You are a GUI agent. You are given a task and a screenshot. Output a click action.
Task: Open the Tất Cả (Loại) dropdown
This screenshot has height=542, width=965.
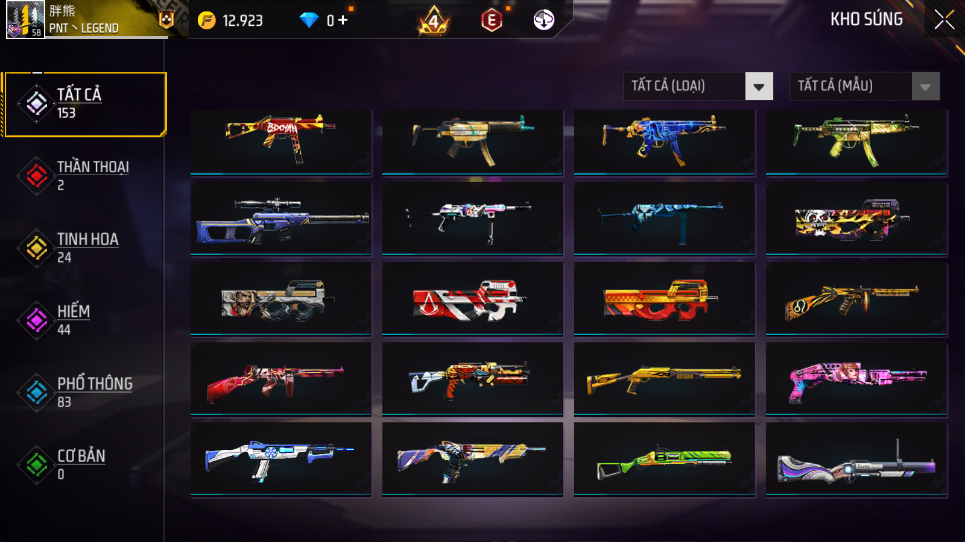pos(698,86)
